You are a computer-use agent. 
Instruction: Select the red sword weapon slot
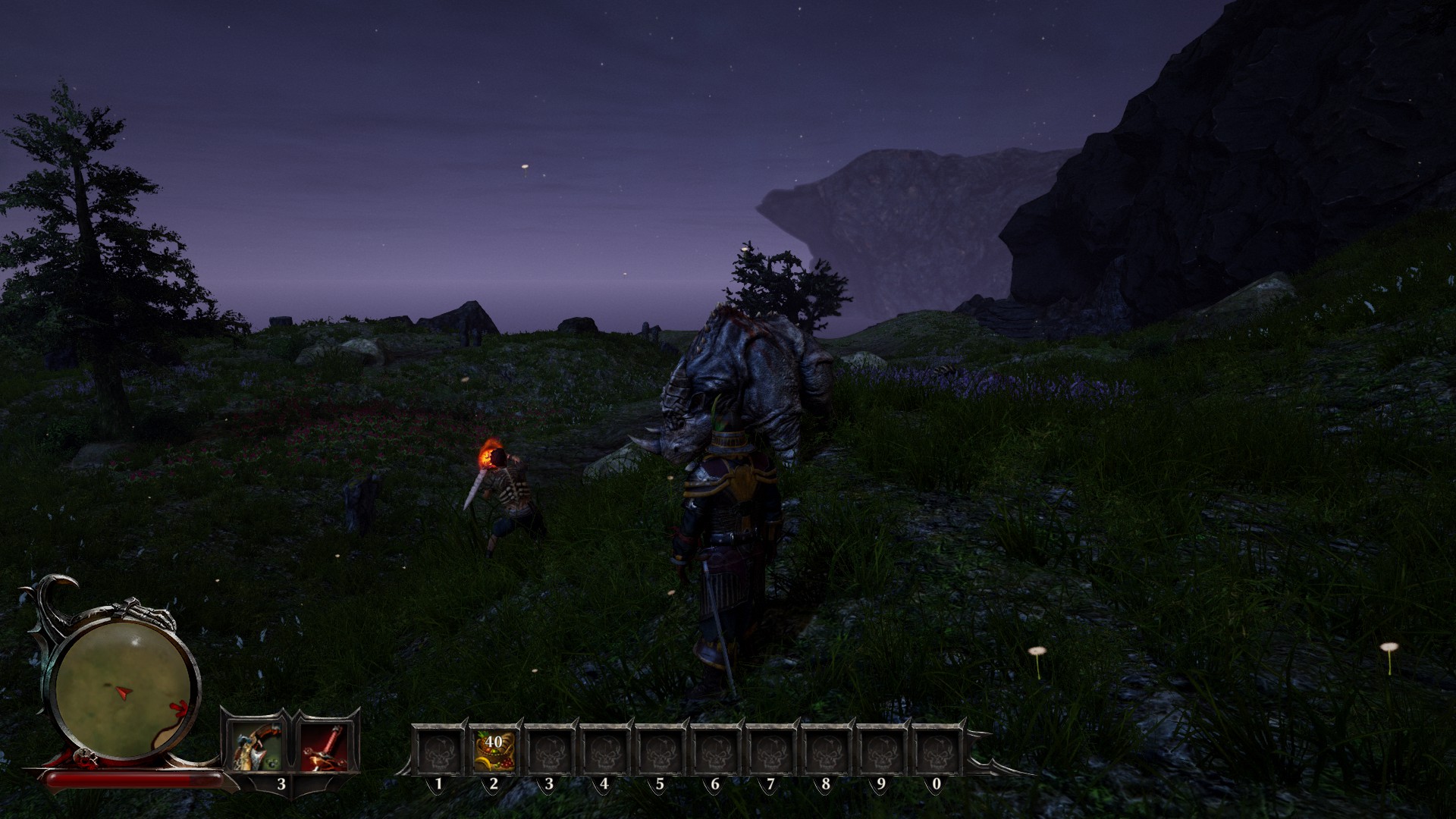pos(325,747)
